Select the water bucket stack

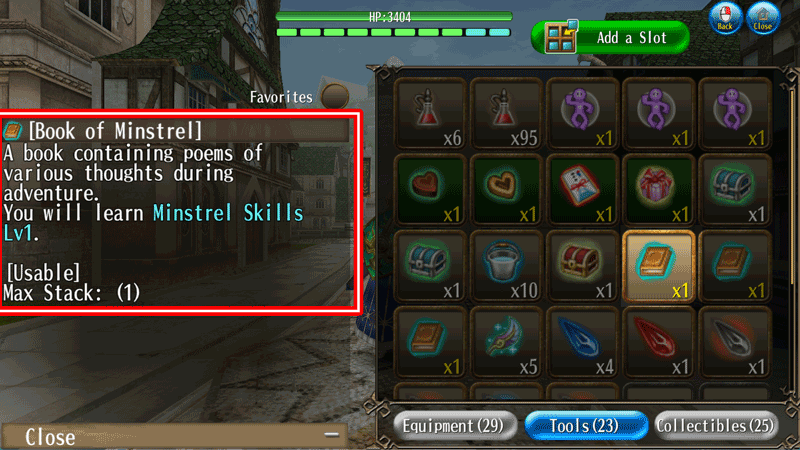pos(506,265)
